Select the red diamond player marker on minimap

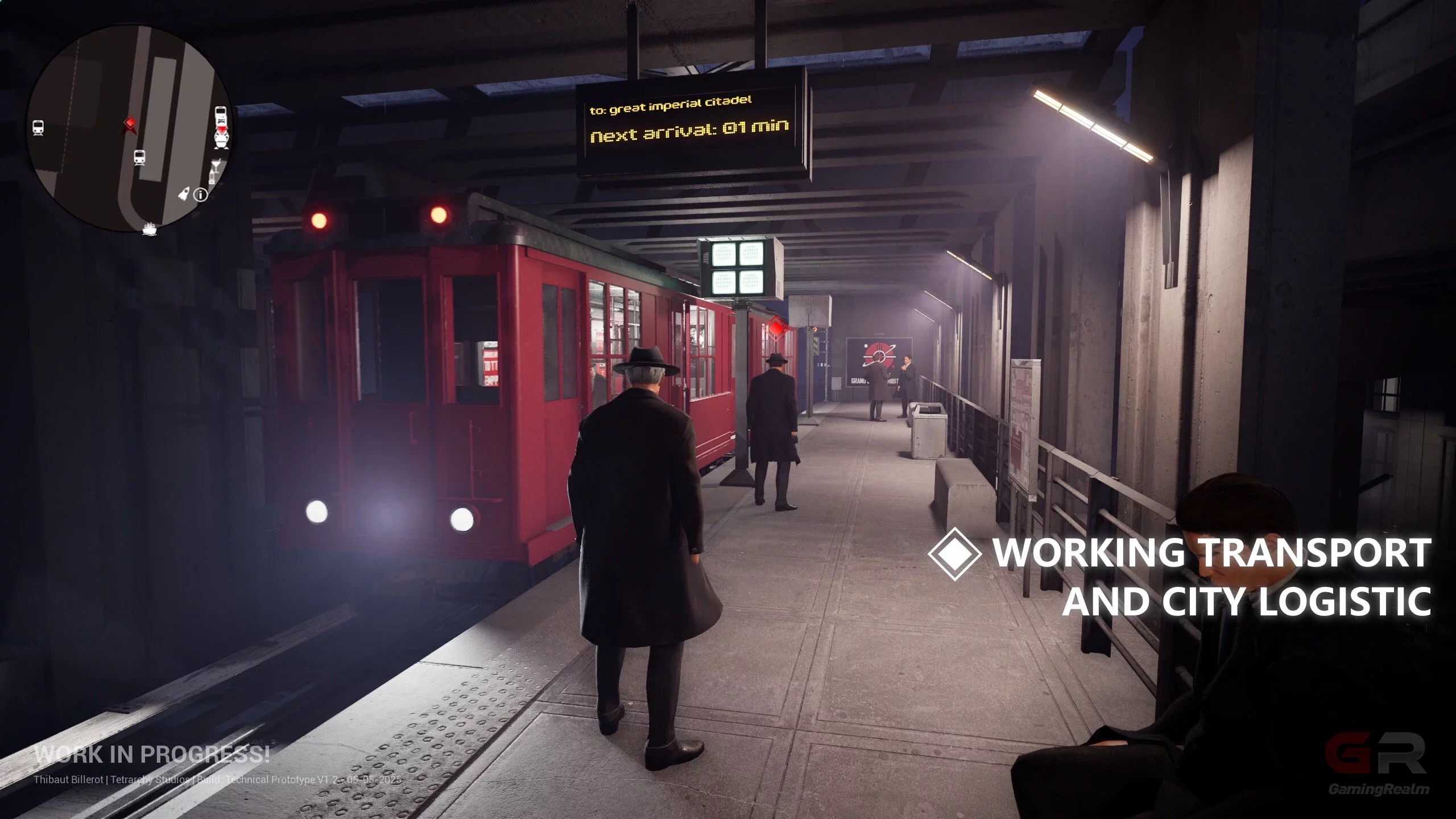coord(130,125)
